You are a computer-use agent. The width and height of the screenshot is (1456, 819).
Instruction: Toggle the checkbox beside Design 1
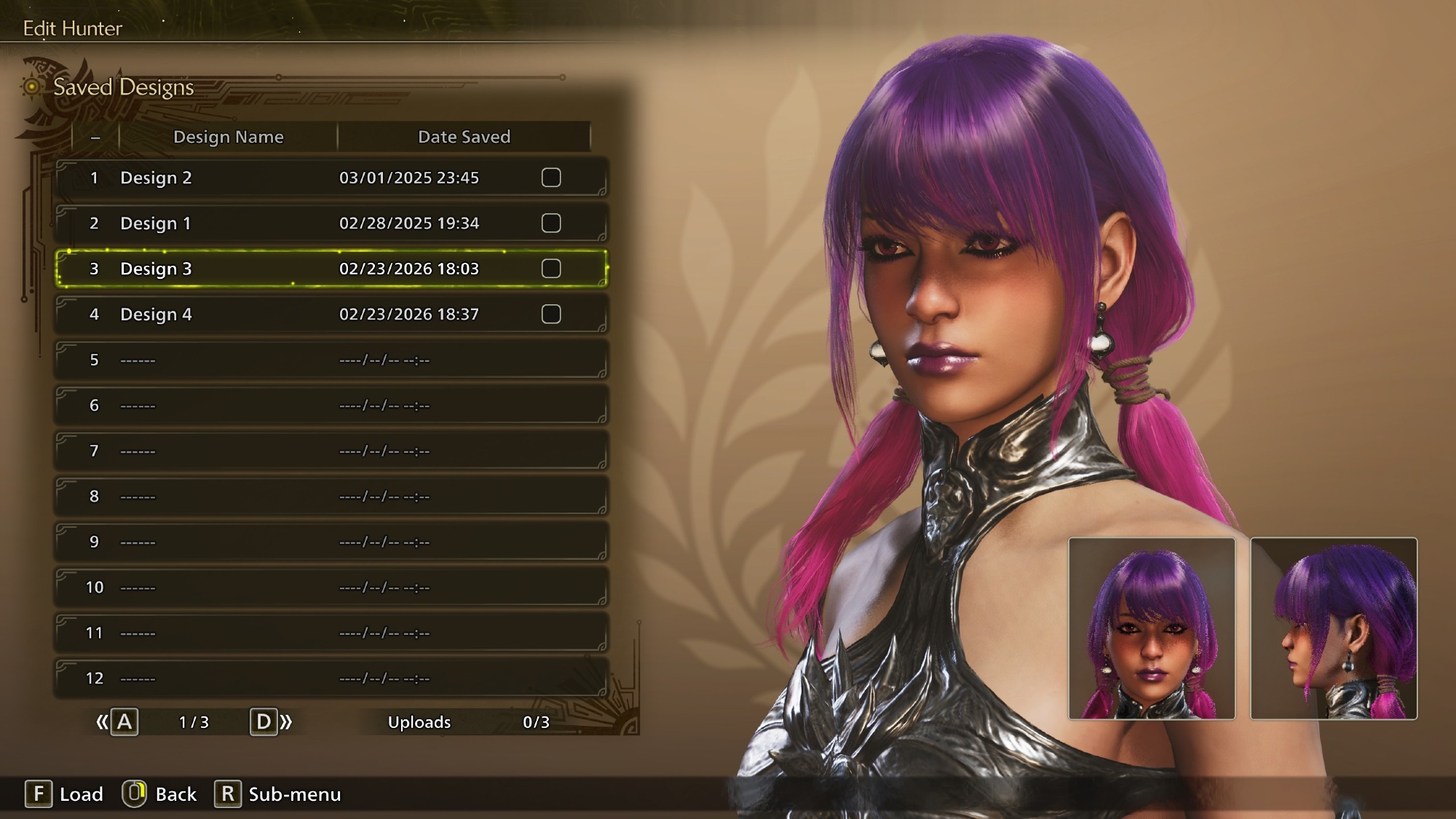[551, 223]
